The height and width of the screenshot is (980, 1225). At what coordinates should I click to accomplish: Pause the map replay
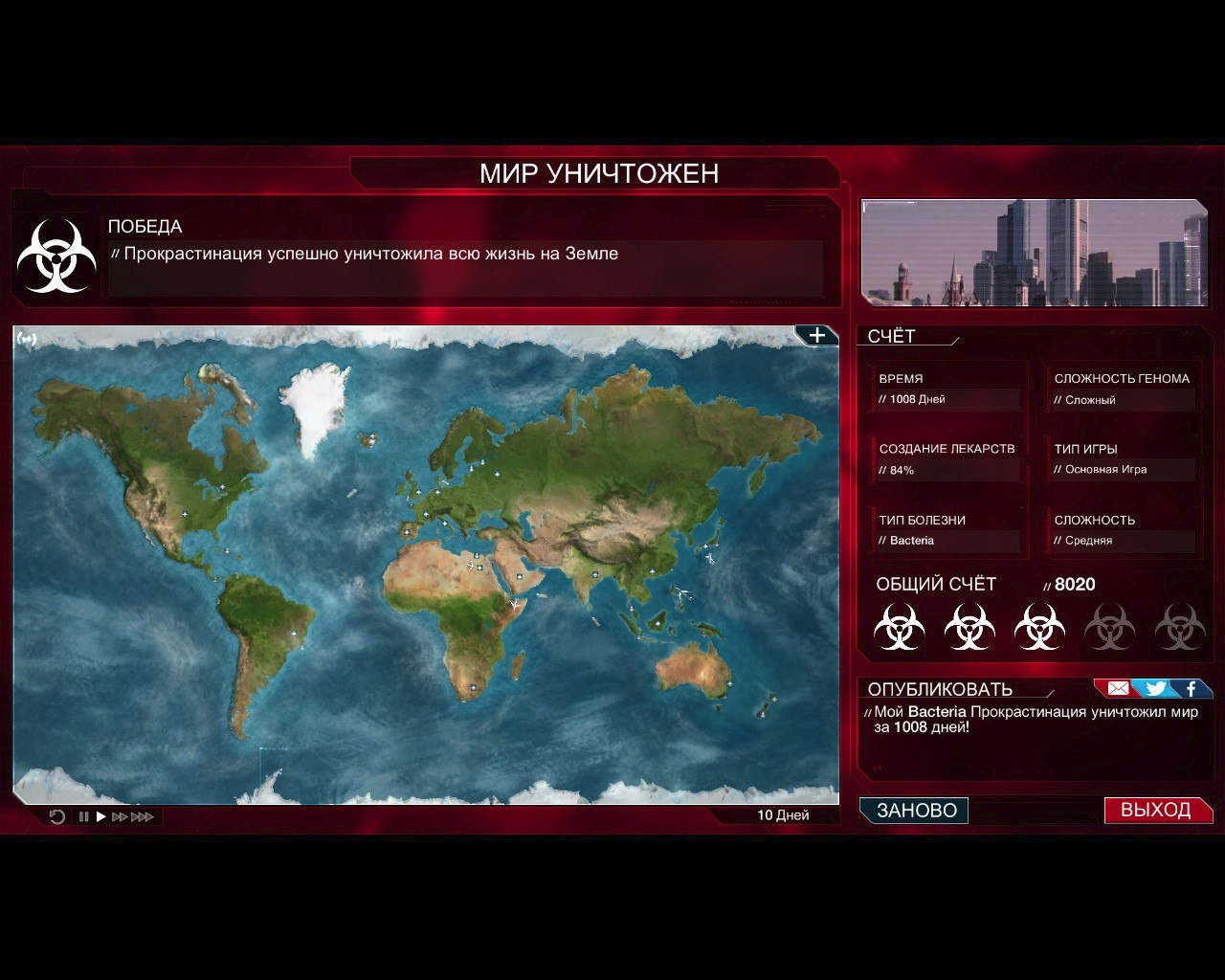pos(83,816)
